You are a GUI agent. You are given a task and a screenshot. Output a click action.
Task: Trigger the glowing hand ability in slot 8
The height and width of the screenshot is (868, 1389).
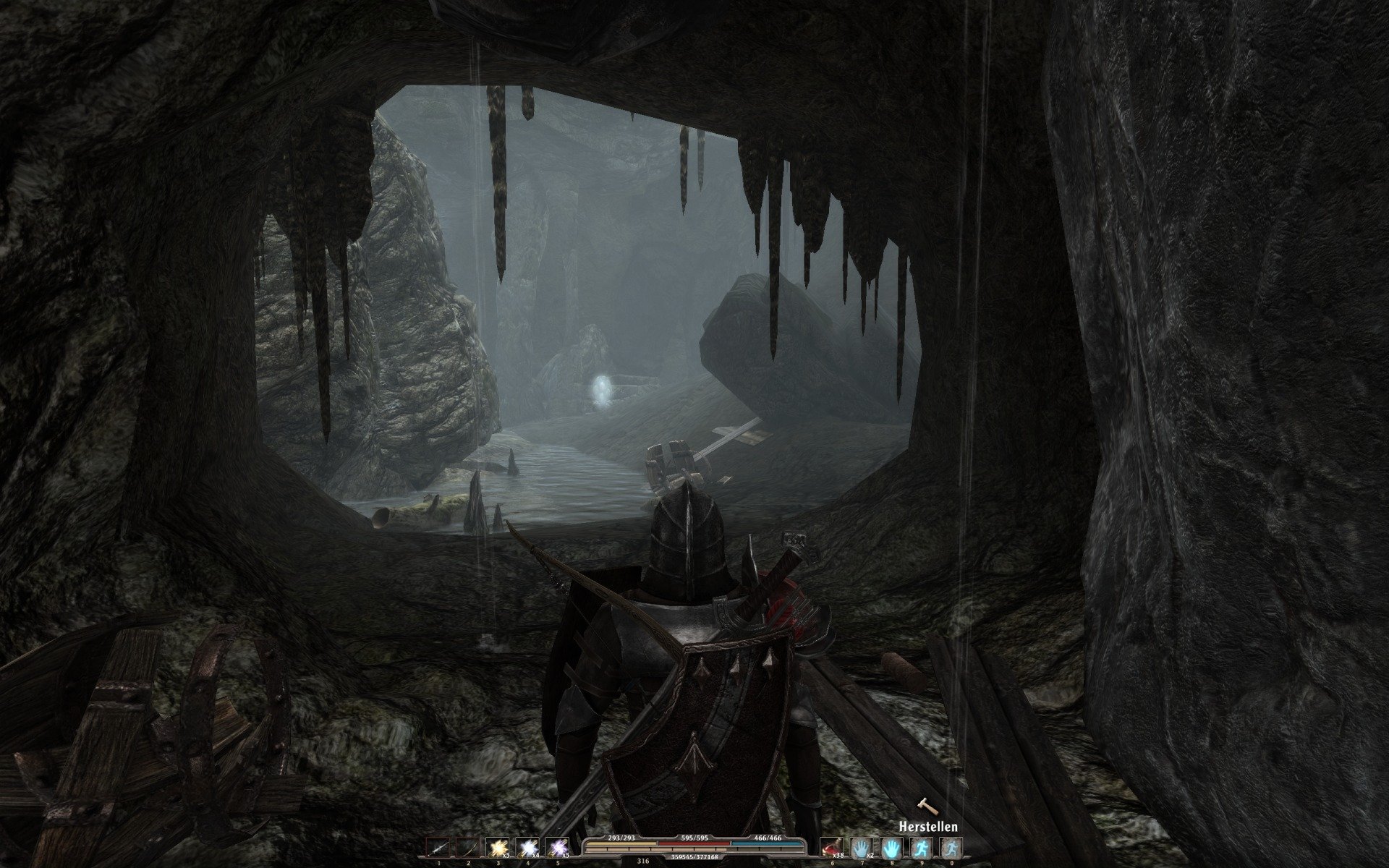point(891,847)
